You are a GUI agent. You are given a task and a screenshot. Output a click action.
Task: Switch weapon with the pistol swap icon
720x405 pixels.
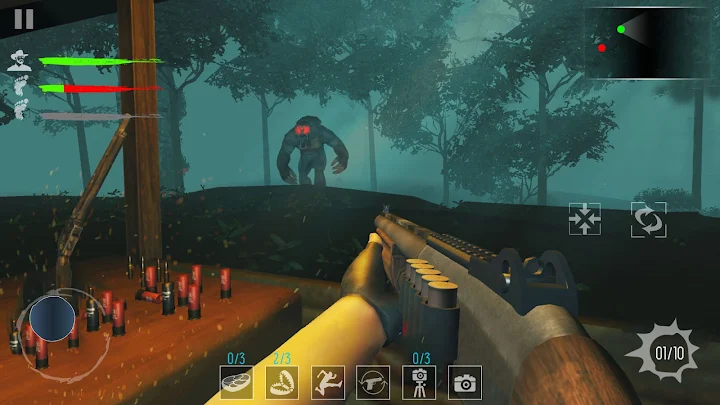click(x=373, y=381)
